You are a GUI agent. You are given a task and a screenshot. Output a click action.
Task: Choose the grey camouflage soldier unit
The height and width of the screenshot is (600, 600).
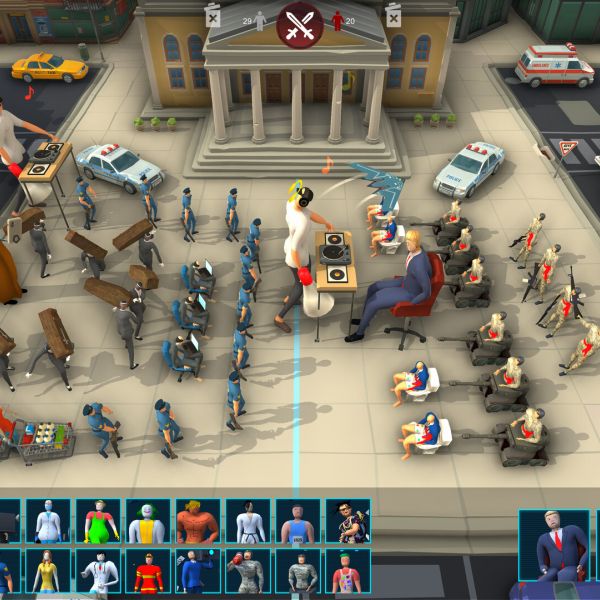[298, 571]
